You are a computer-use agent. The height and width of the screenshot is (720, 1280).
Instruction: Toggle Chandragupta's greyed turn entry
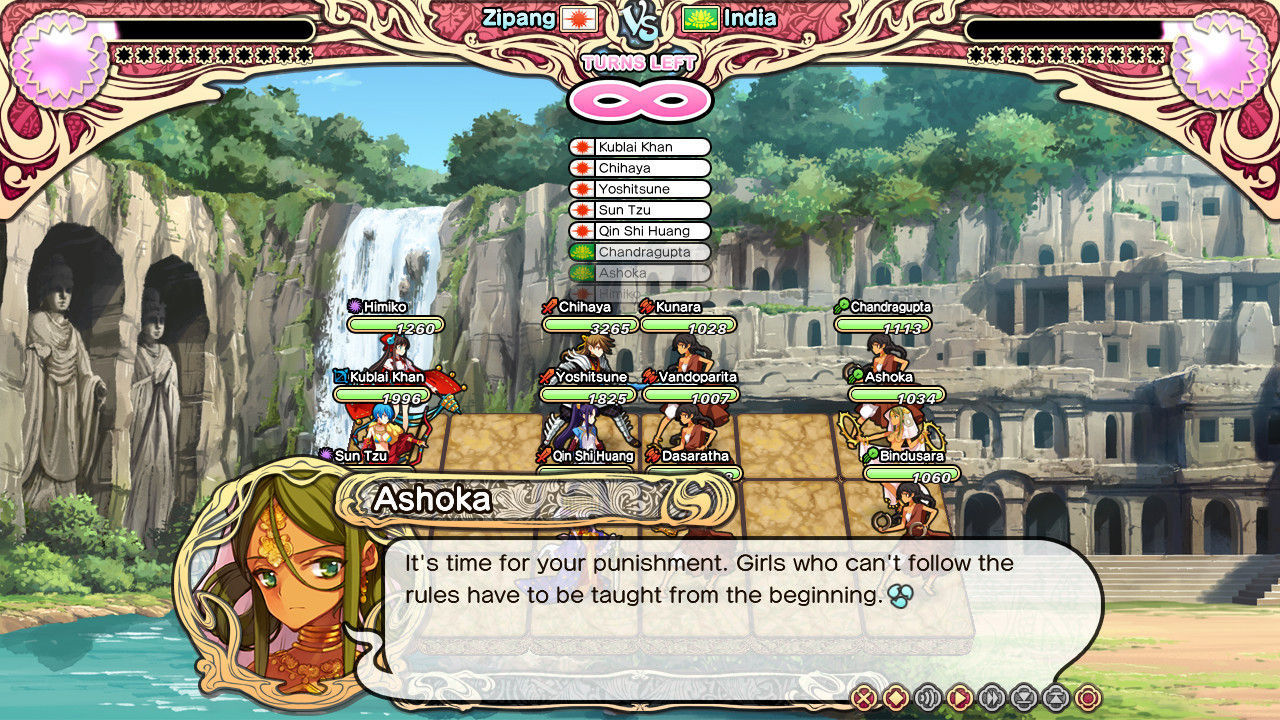pyautogui.click(x=639, y=252)
